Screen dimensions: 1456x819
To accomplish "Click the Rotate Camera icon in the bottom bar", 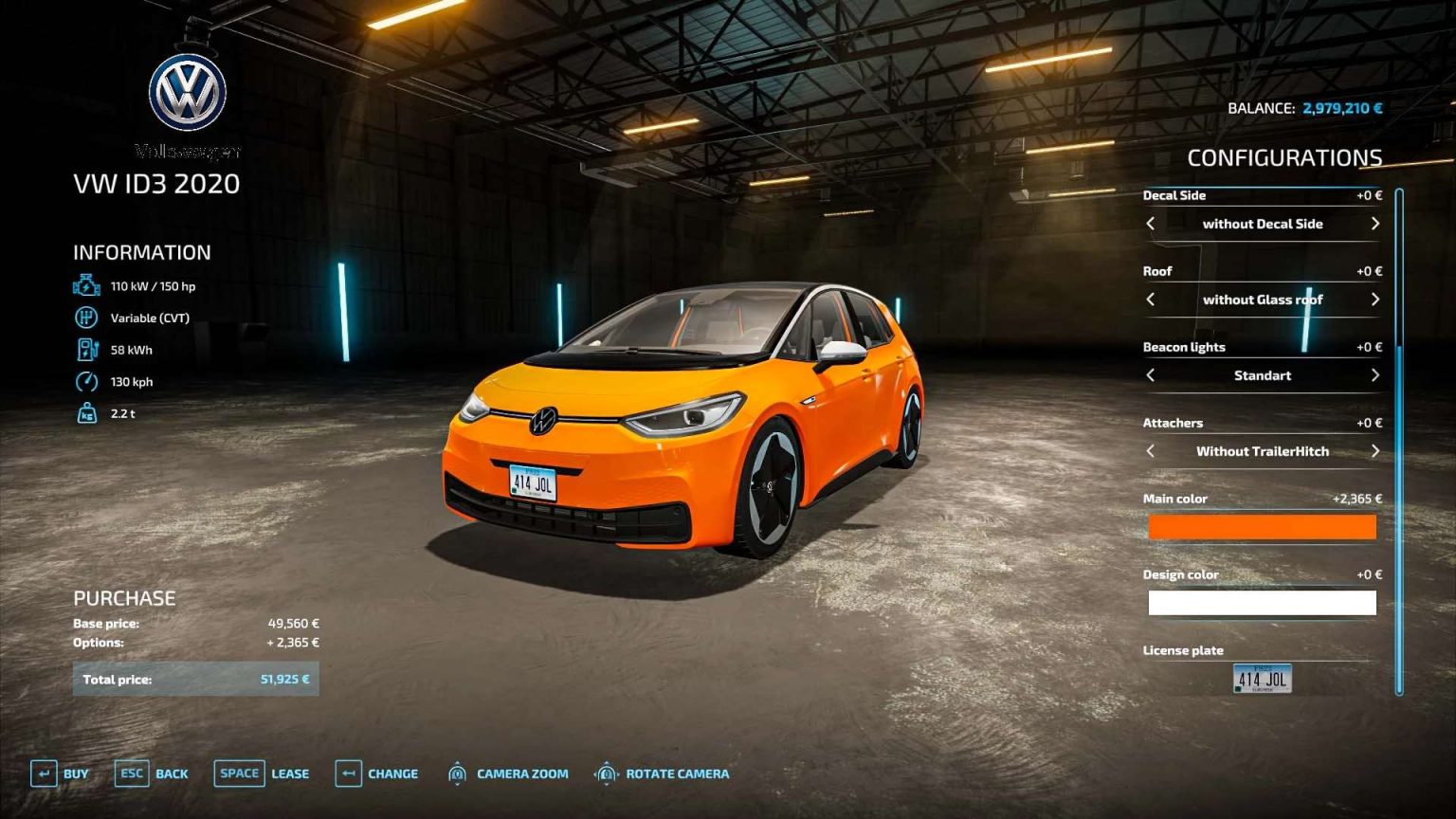I will coord(607,773).
